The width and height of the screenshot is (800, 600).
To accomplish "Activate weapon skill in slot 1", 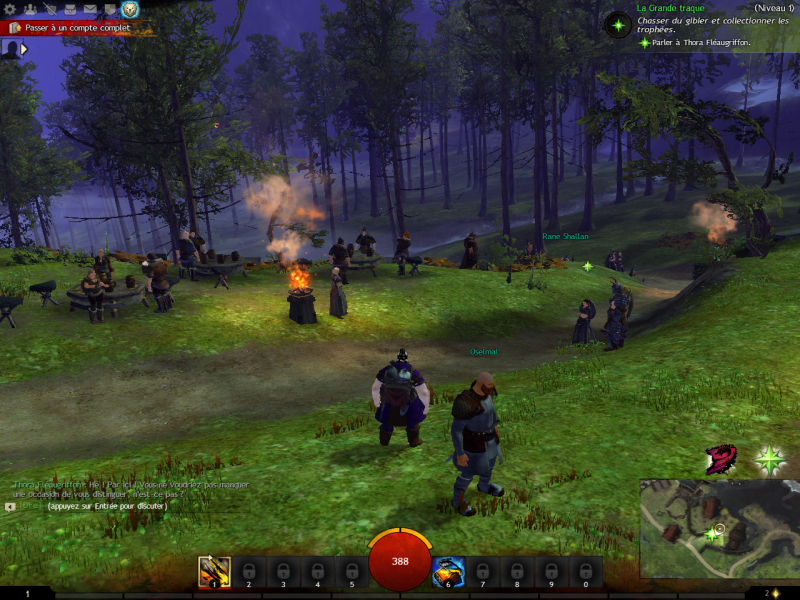I will 214,571.
